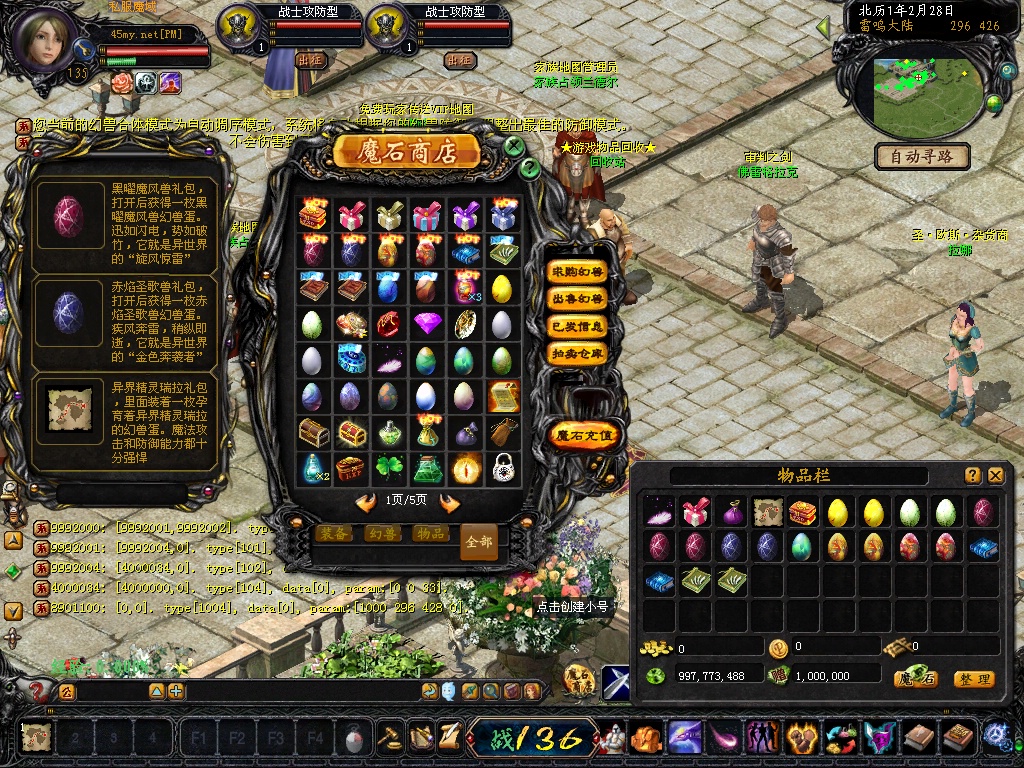Click the 魔石充值 recharge button
This screenshot has width=1024, height=768.
[x=585, y=435]
